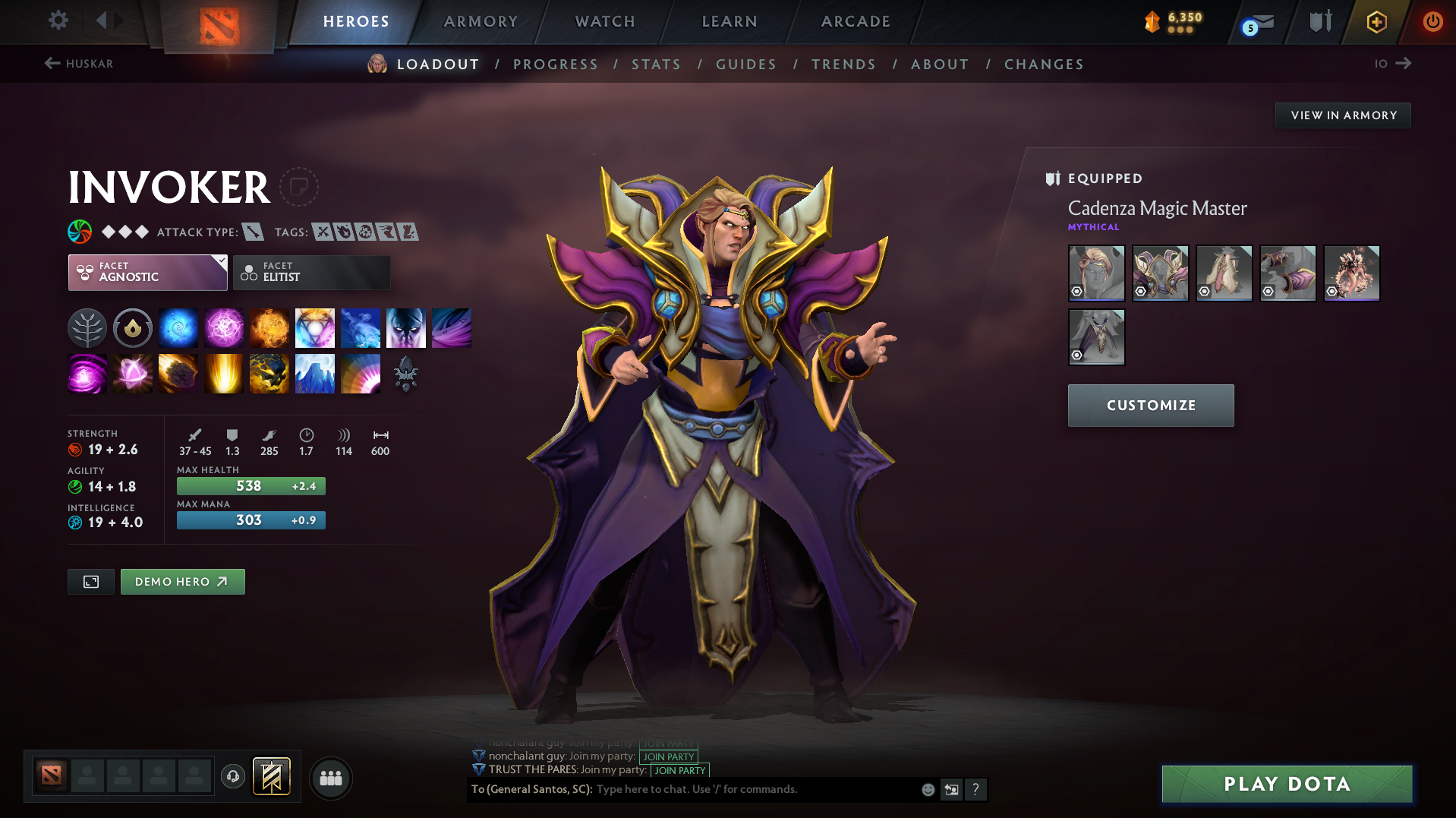The width and height of the screenshot is (1456, 818).
Task: Expand the Agnostic facet dropdown chevron
Action: coord(221,261)
